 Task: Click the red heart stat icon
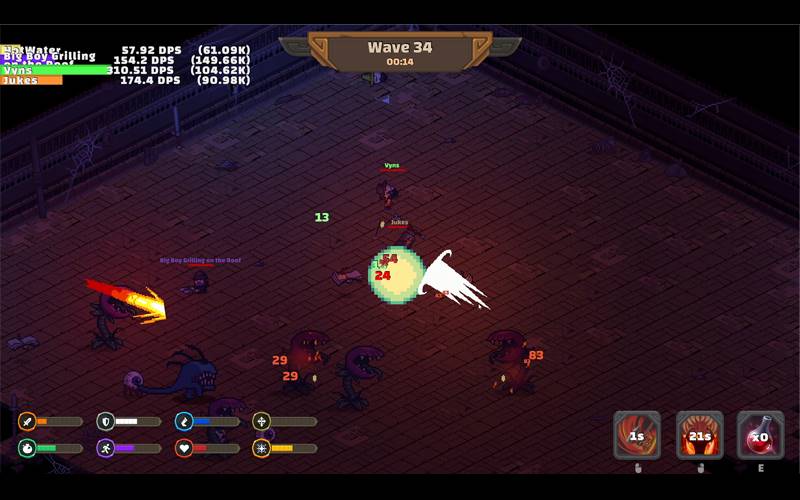pyautogui.click(x=184, y=448)
